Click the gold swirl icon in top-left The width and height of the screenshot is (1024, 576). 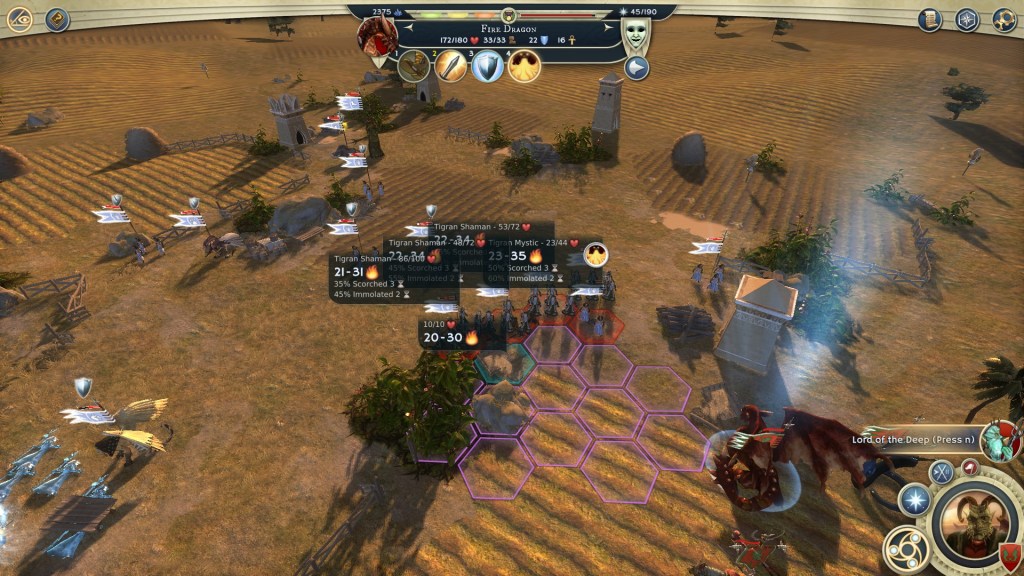pos(57,19)
